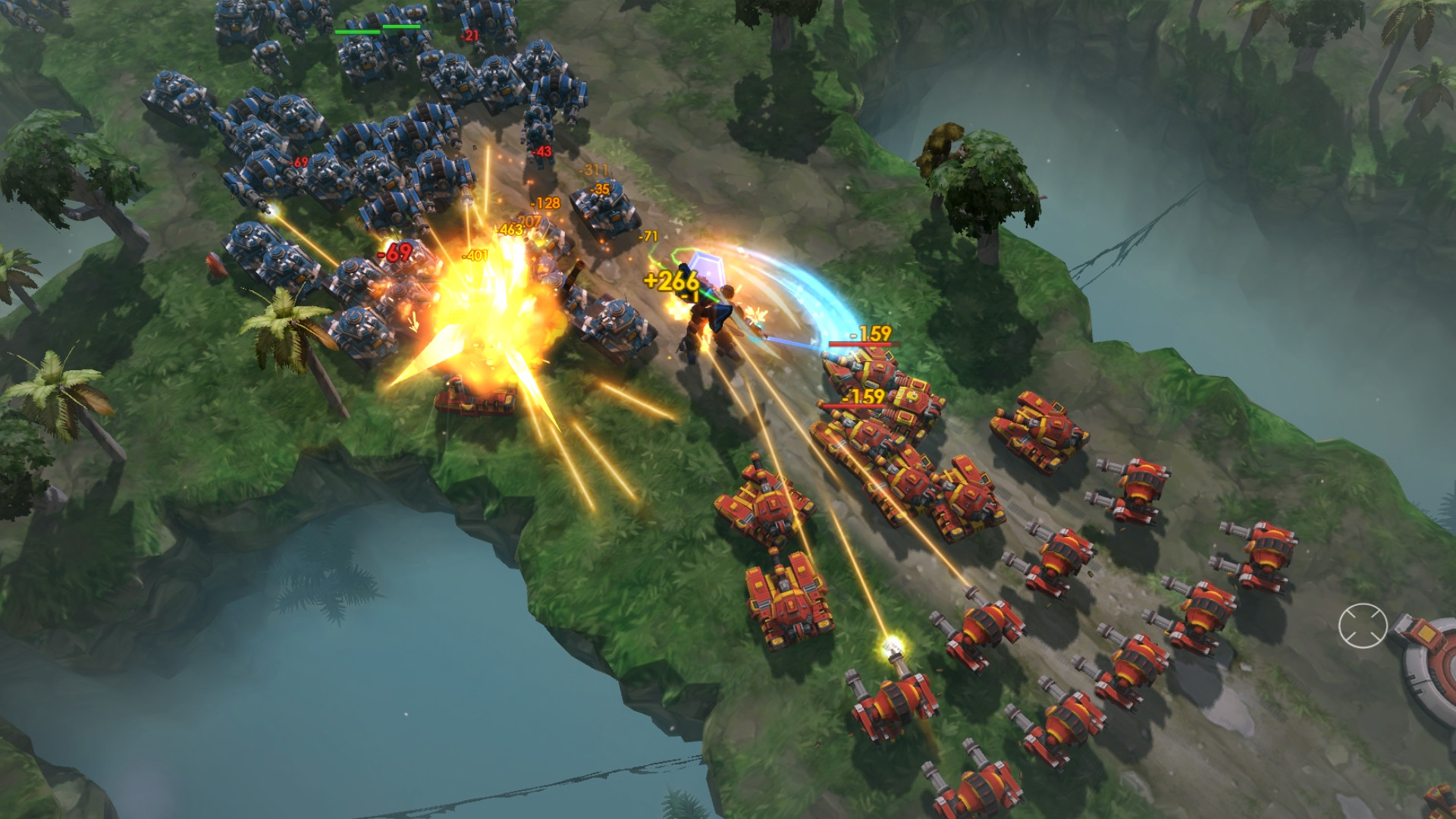
Task: Click the -21 damage indicator at top
Action: [x=469, y=34]
